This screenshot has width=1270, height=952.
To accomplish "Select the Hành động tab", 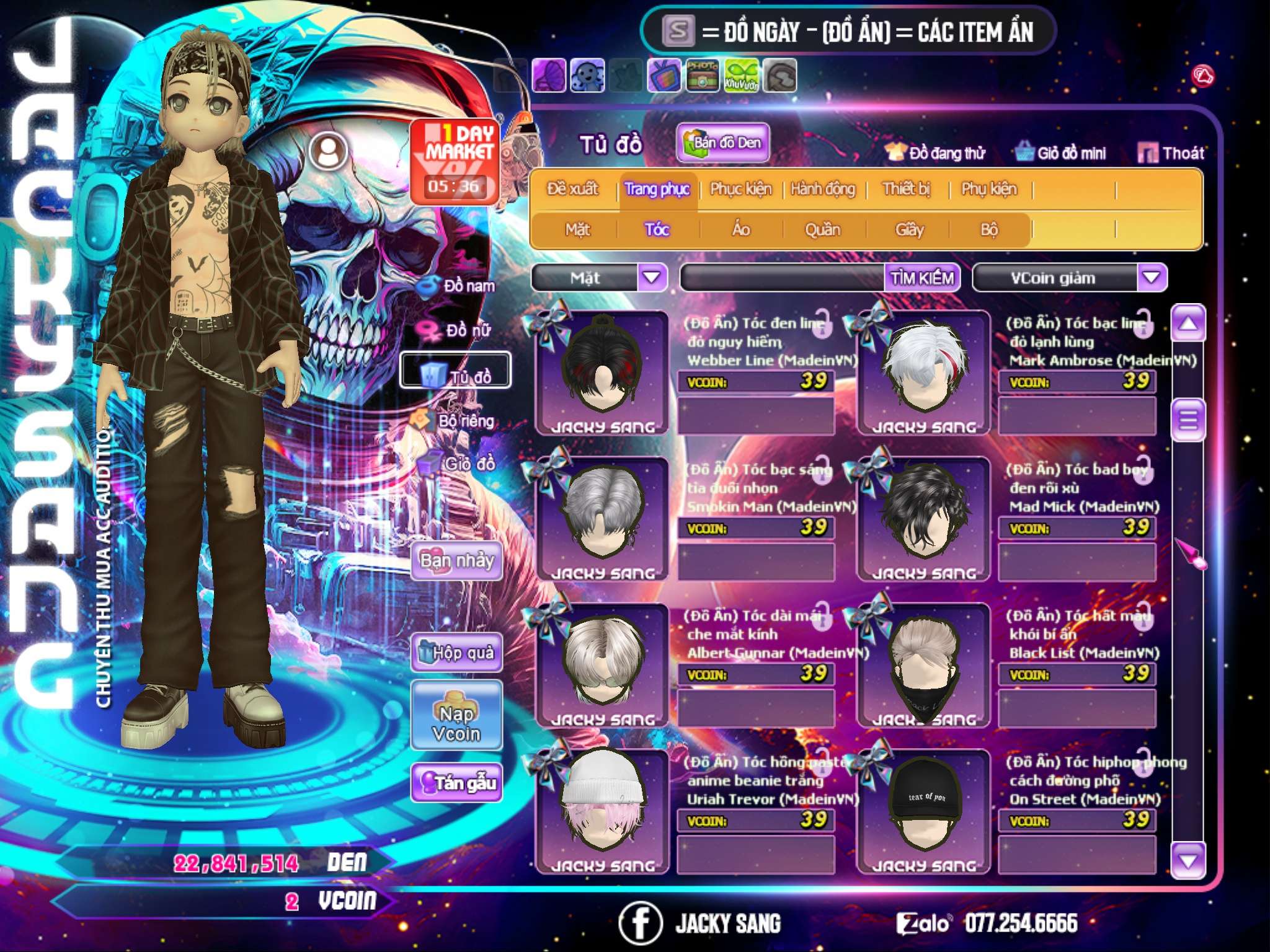I will [823, 188].
